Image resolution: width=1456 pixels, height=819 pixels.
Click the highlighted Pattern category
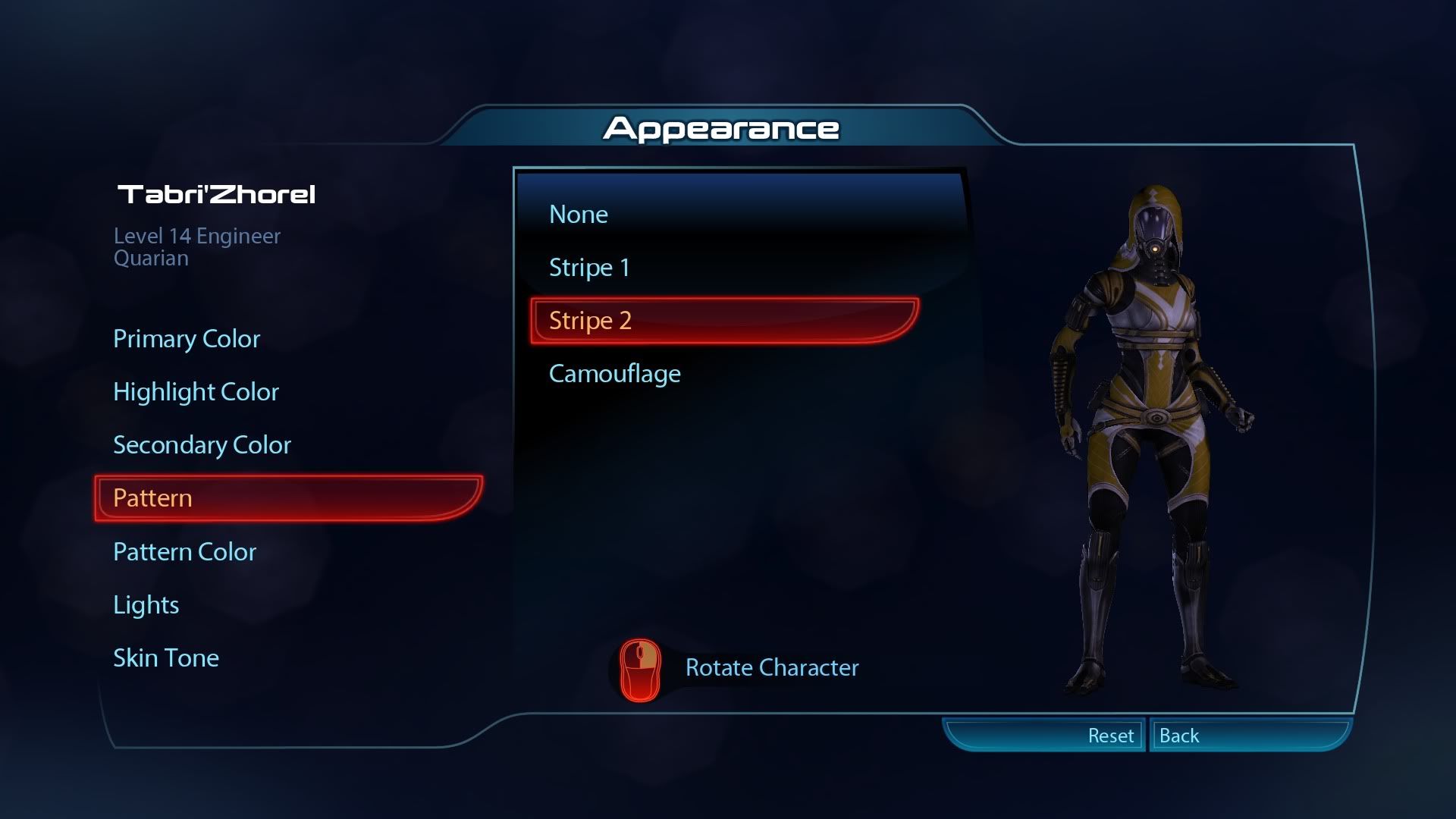point(288,498)
